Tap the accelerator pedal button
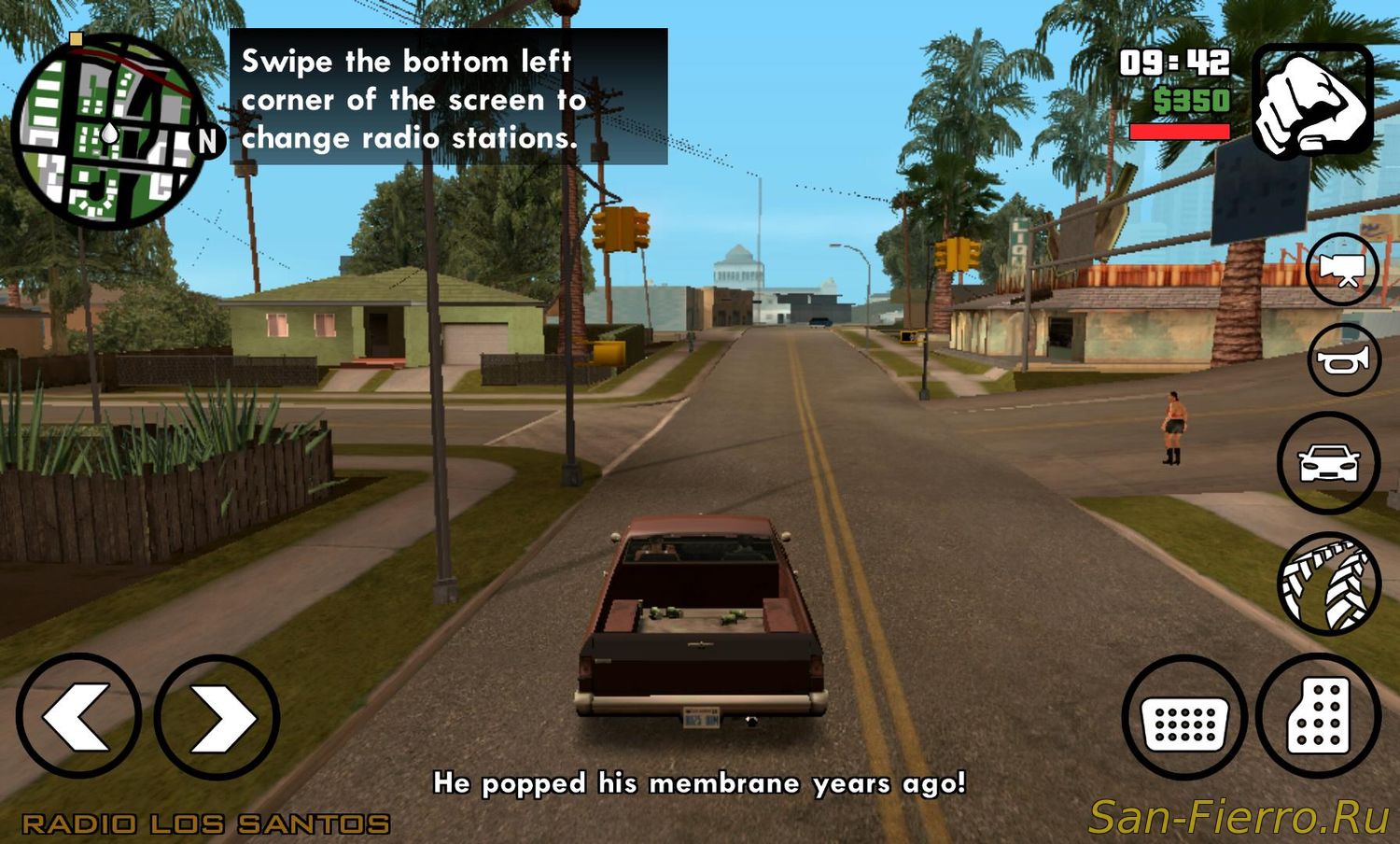Image resolution: width=1400 pixels, height=844 pixels. (1319, 717)
